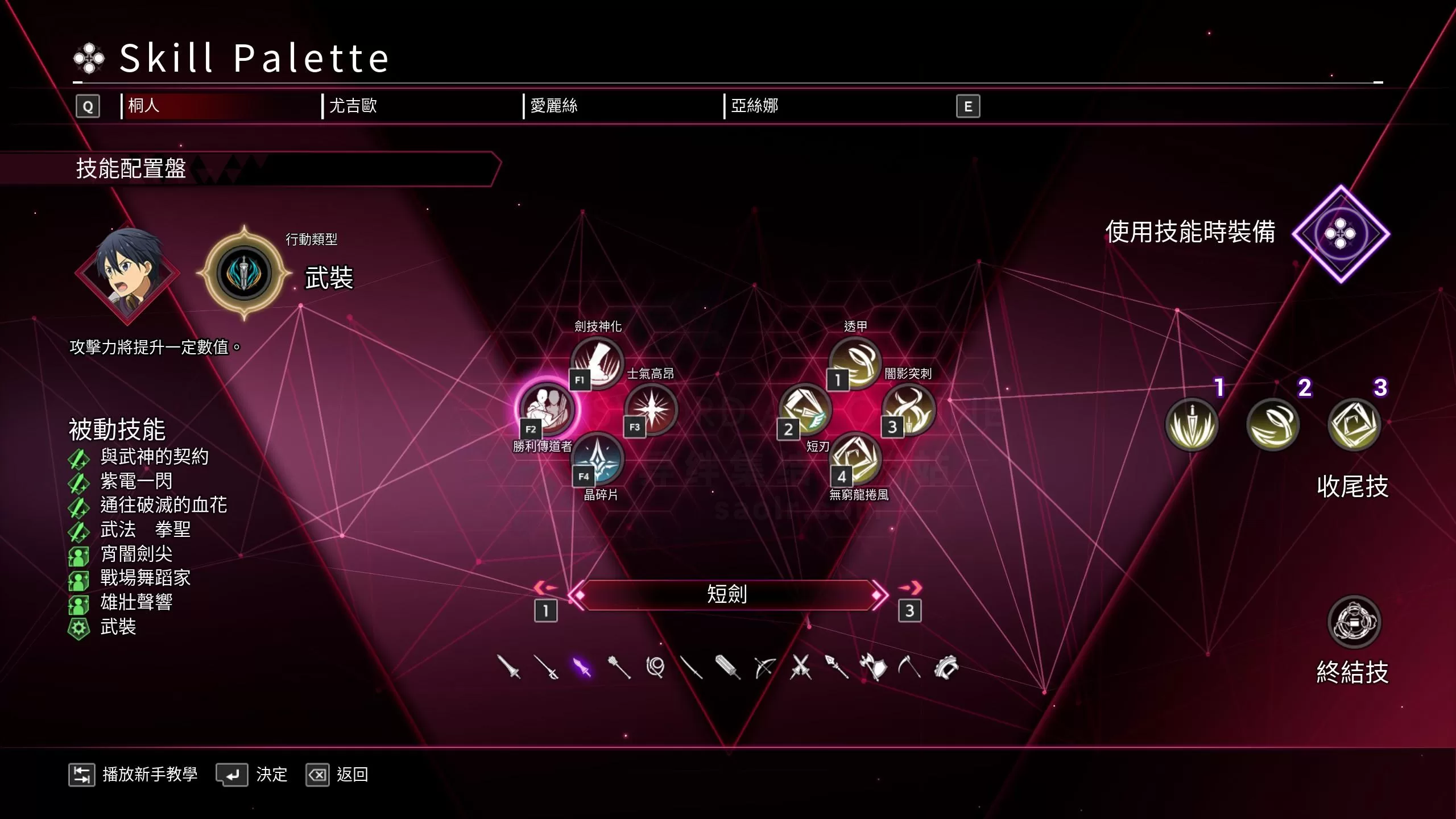The height and width of the screenshot is (819, 1456).
Task: Select the 闇影突刺 skill icon
Action: (909, 409)
